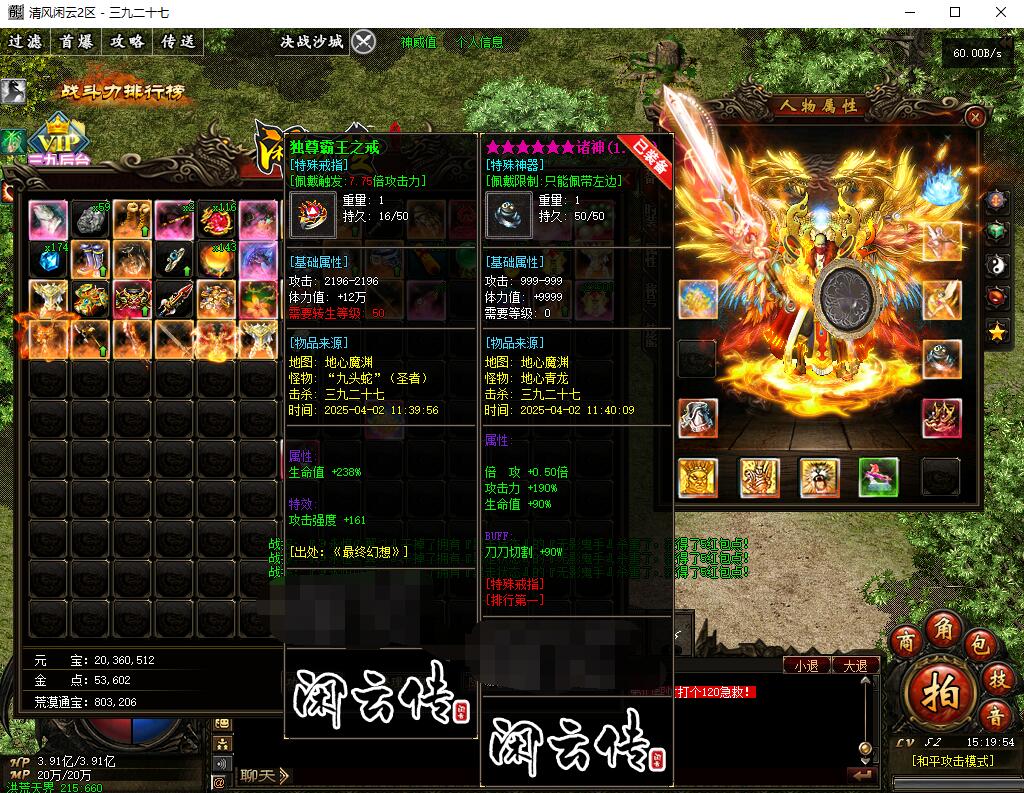Switch to the gold star tab
Viewport: 1024px width, 793px height.
[x=996, y=332]
